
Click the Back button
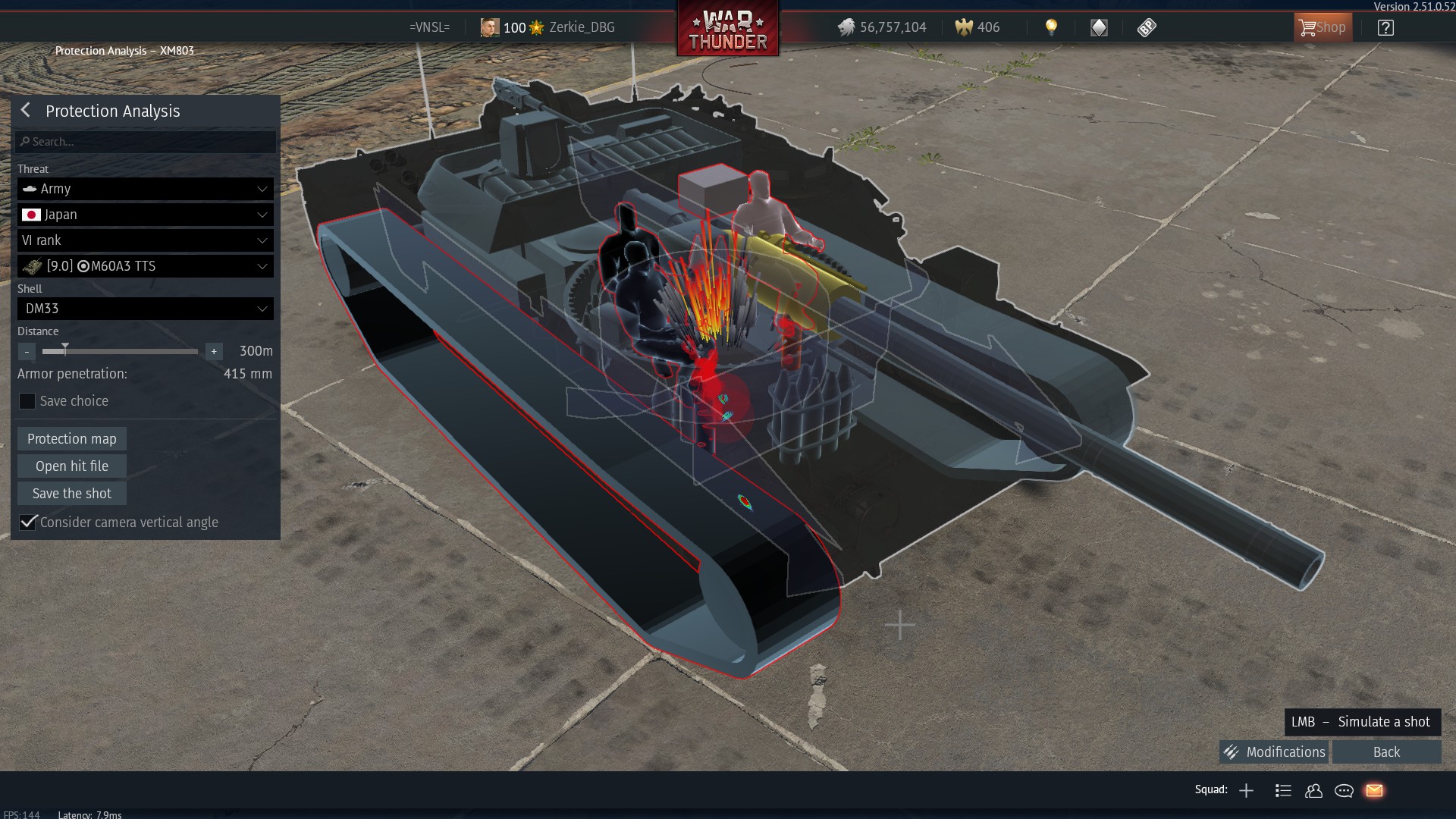[1386, 752]
